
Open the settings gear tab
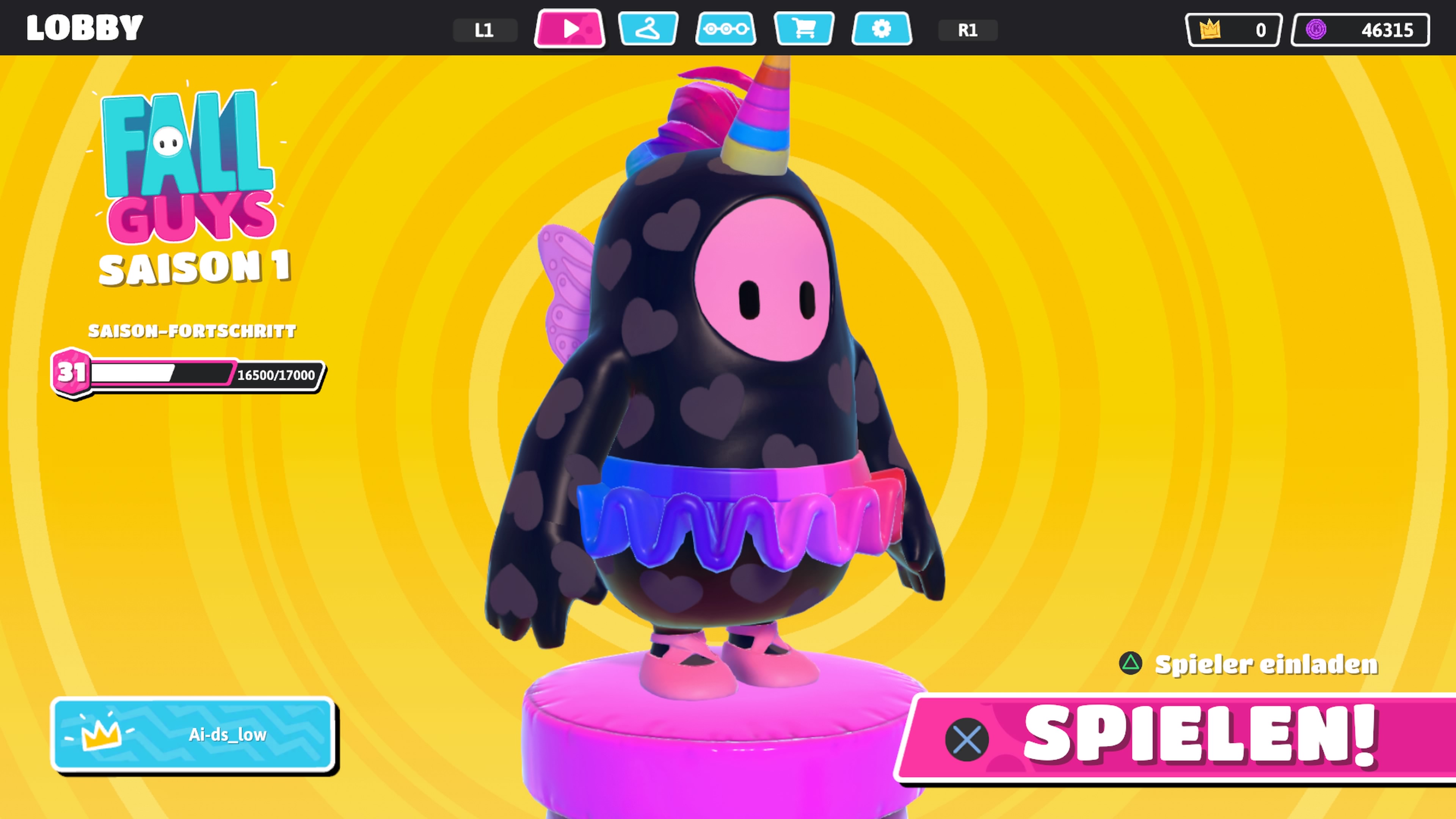click(881, 28)
